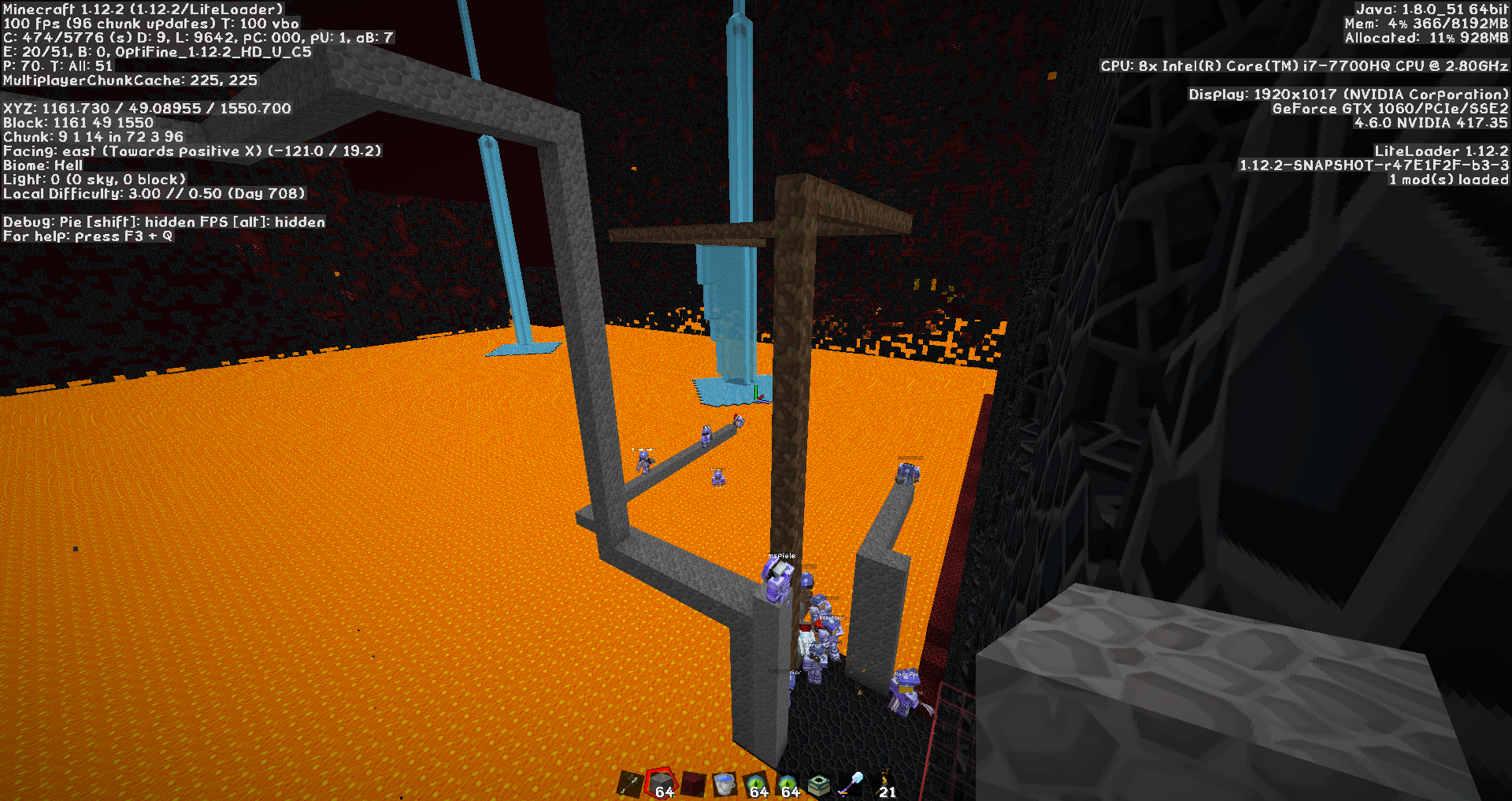
Task: Select the cobblestone stack slot
Action: tap(661, 784)
